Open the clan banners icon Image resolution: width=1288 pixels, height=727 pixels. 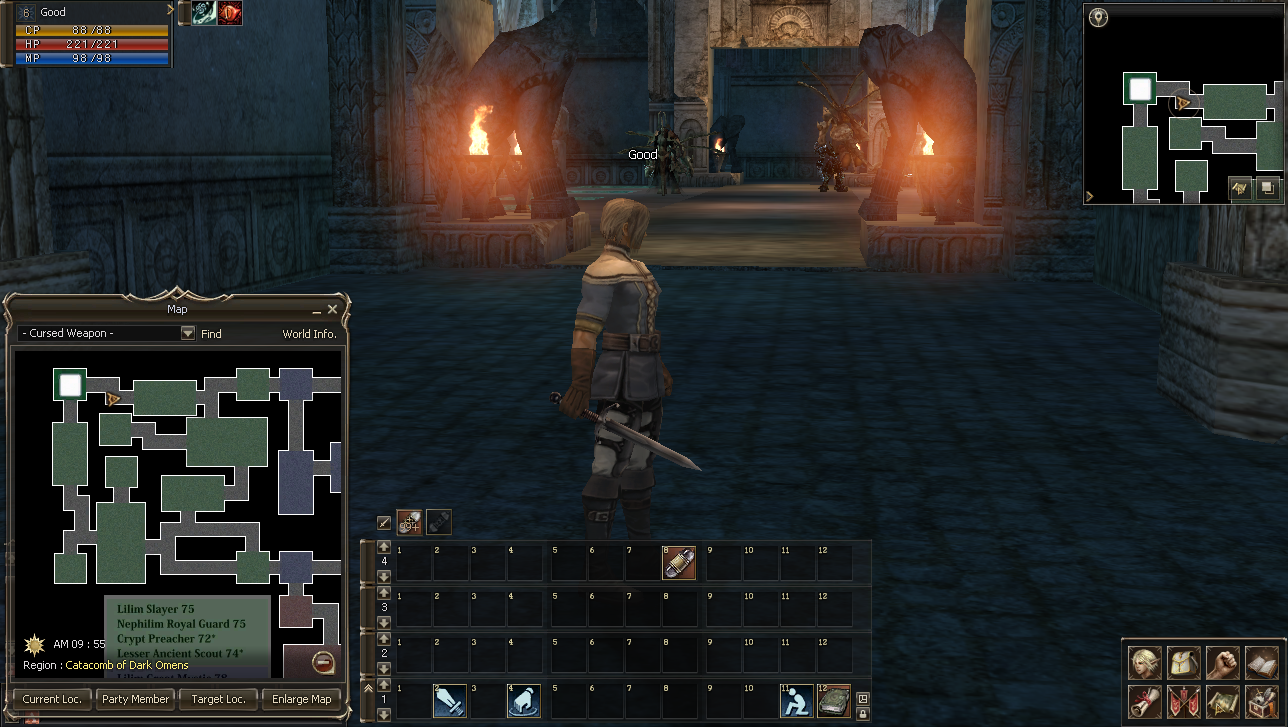(x=1183, y=701)
